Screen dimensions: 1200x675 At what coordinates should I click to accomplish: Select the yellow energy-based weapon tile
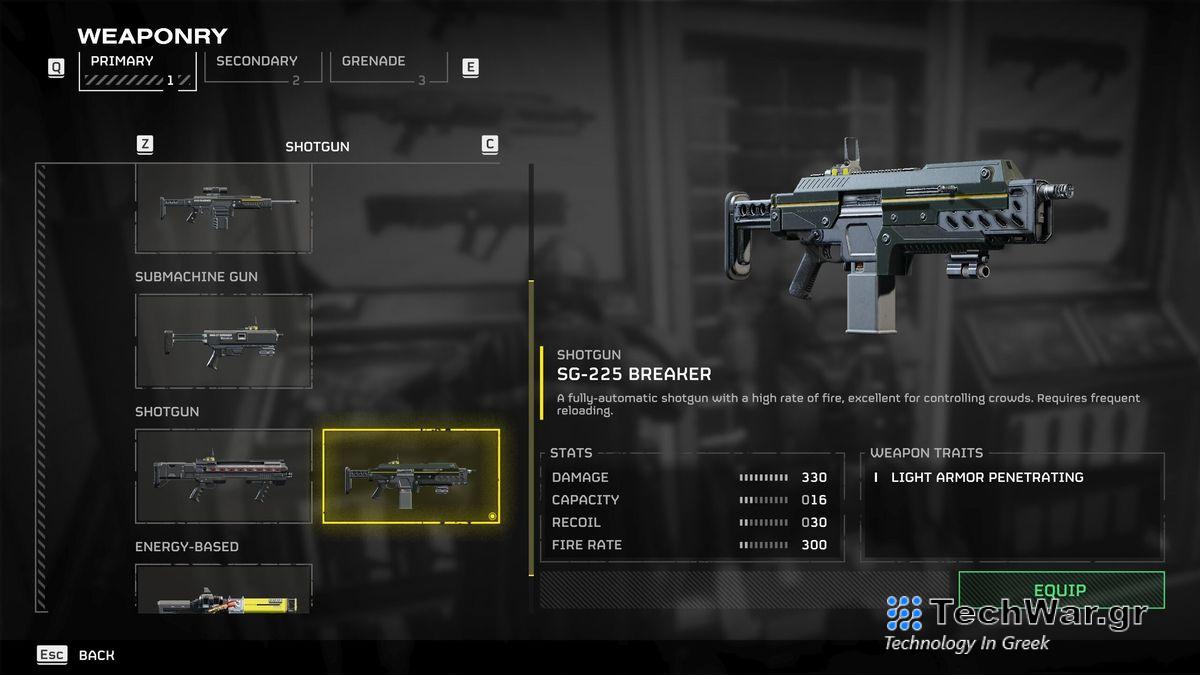(x=223, y=592)
